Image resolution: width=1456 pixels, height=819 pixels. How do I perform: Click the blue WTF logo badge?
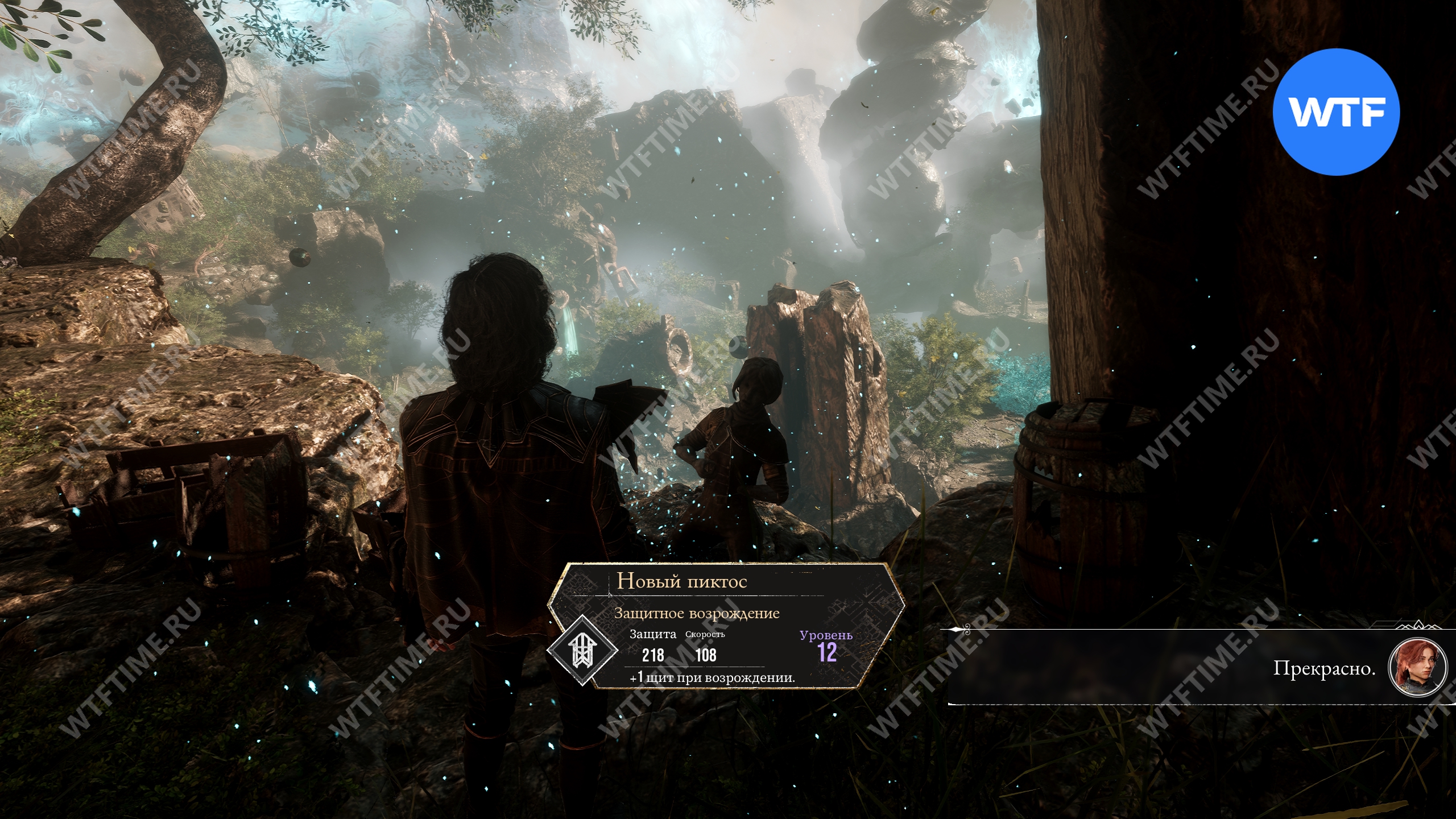[1335, 112]
